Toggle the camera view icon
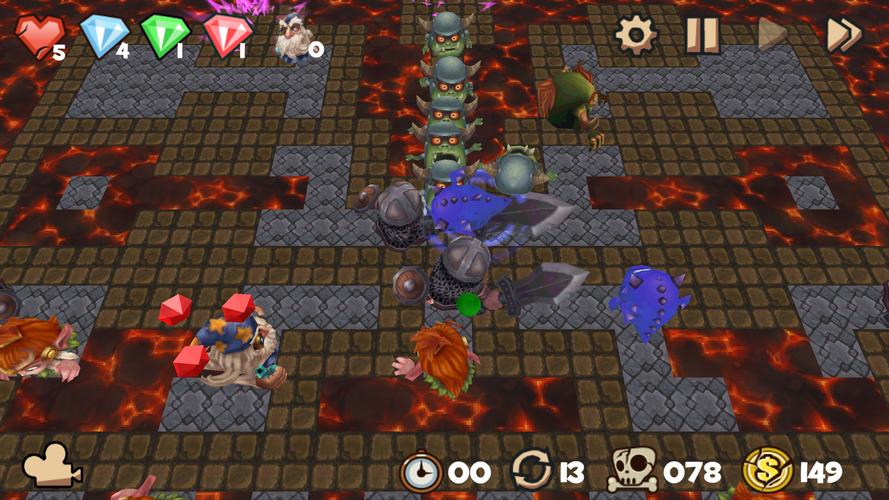This screenshot has height=500, width=889. 52,466
